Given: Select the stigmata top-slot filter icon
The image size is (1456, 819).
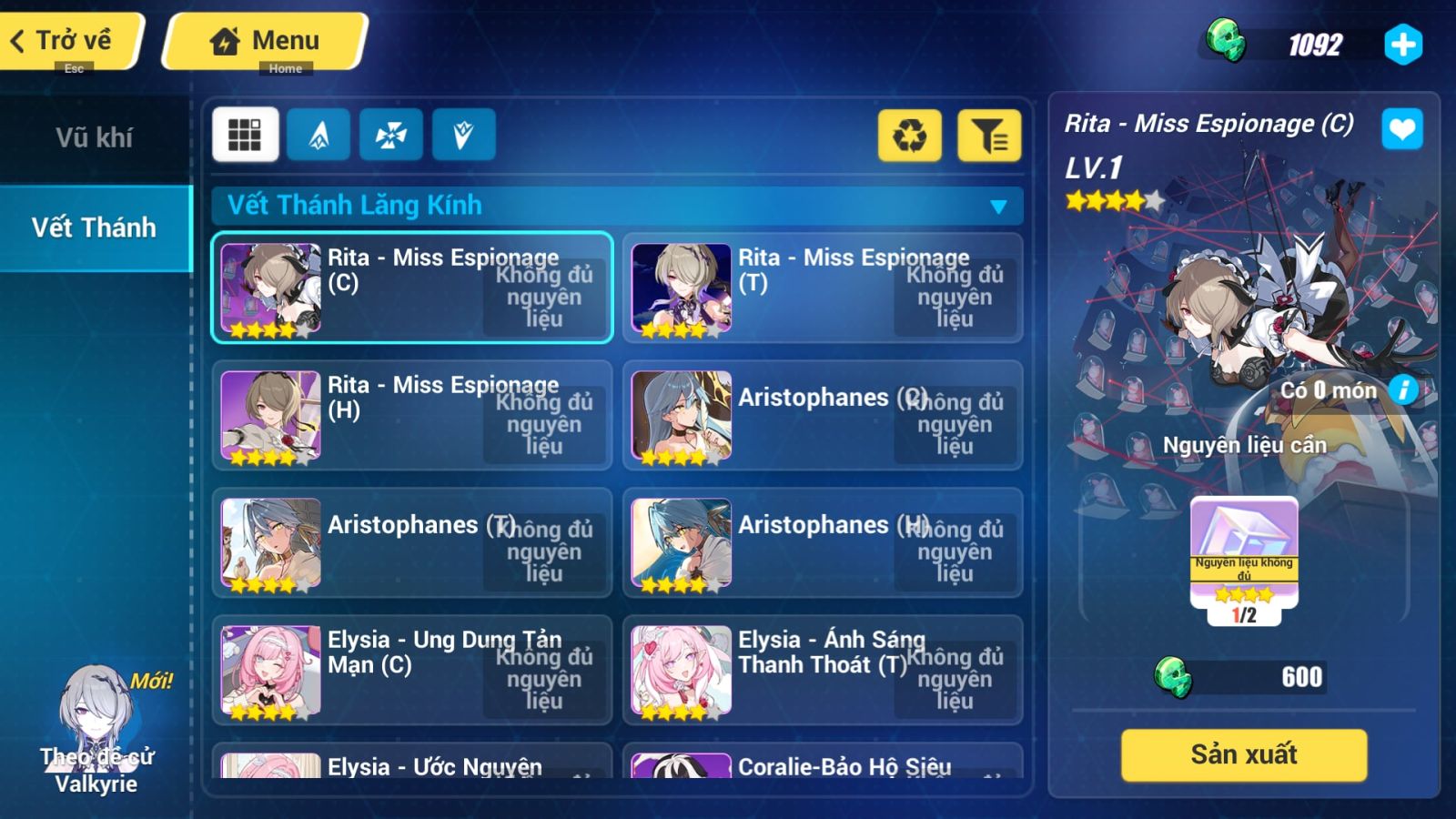Looking at the screenshot, I should coord(318,134).
